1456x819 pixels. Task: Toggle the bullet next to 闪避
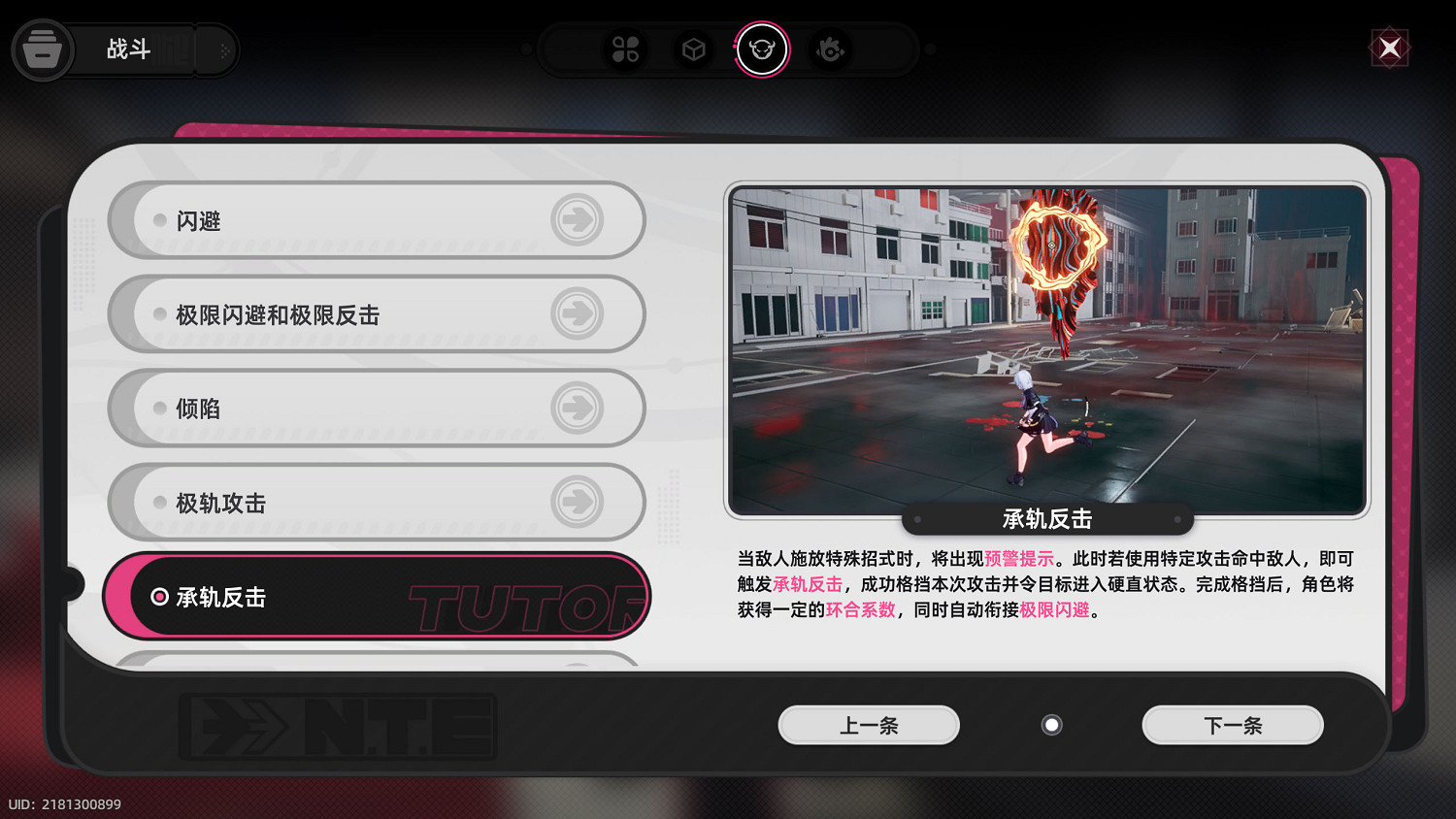tap(158, 220)
